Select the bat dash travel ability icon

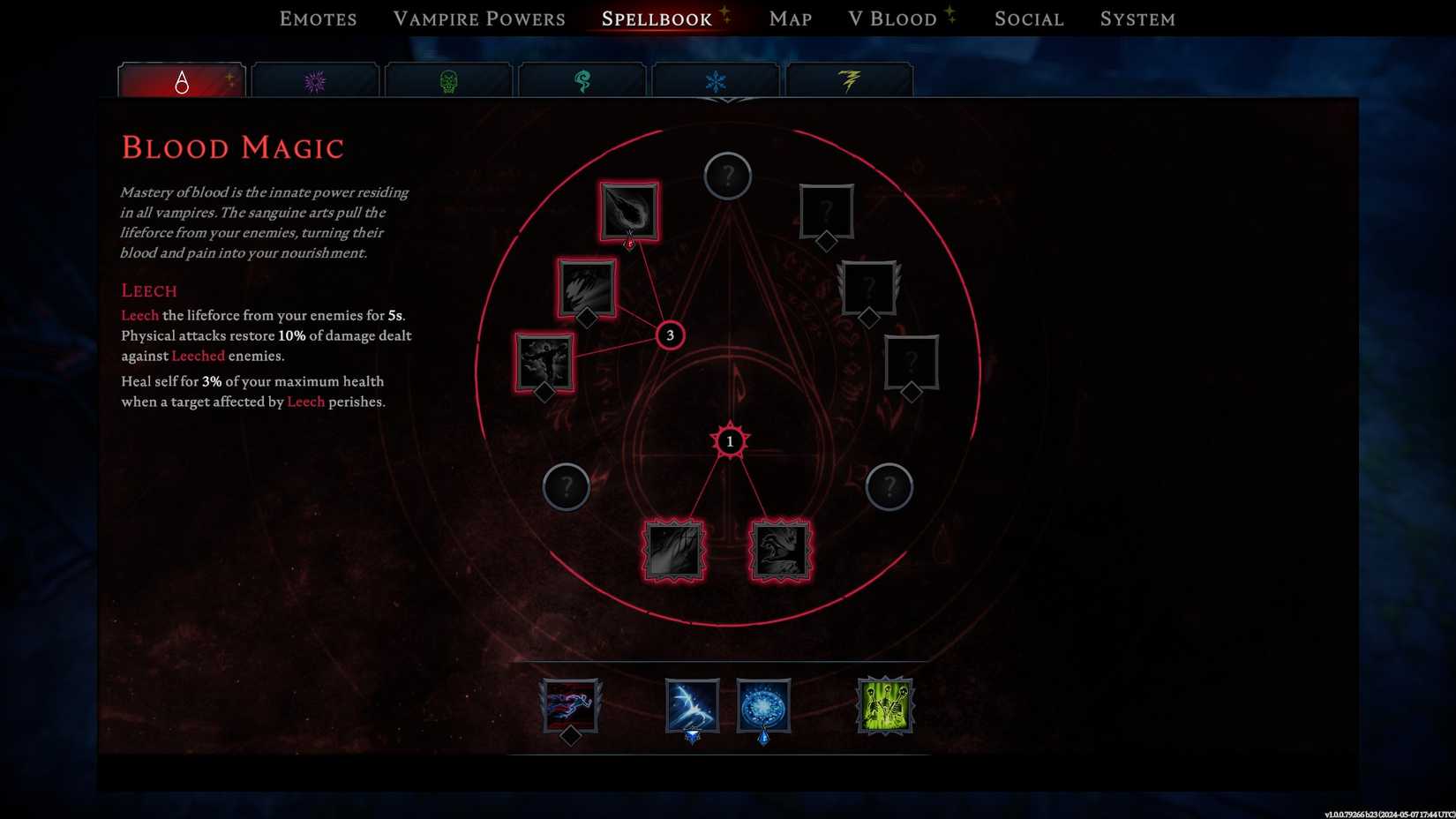pyautogui.click(x=569, y=703)
